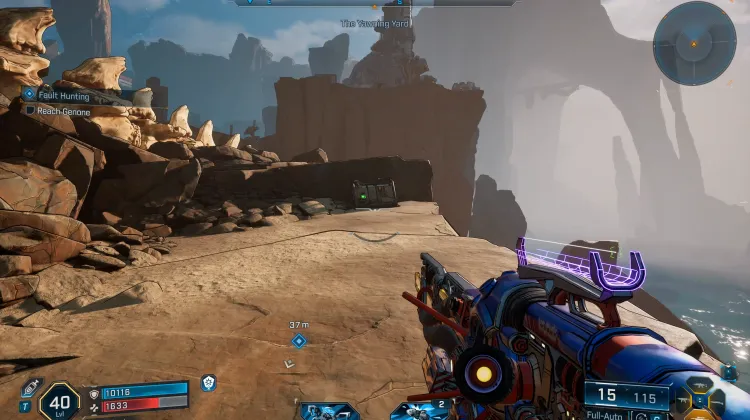This screenshot has height=420, width=750.
Task: Click the compass bar above The Yawning Yard
Action: (376, 3)
